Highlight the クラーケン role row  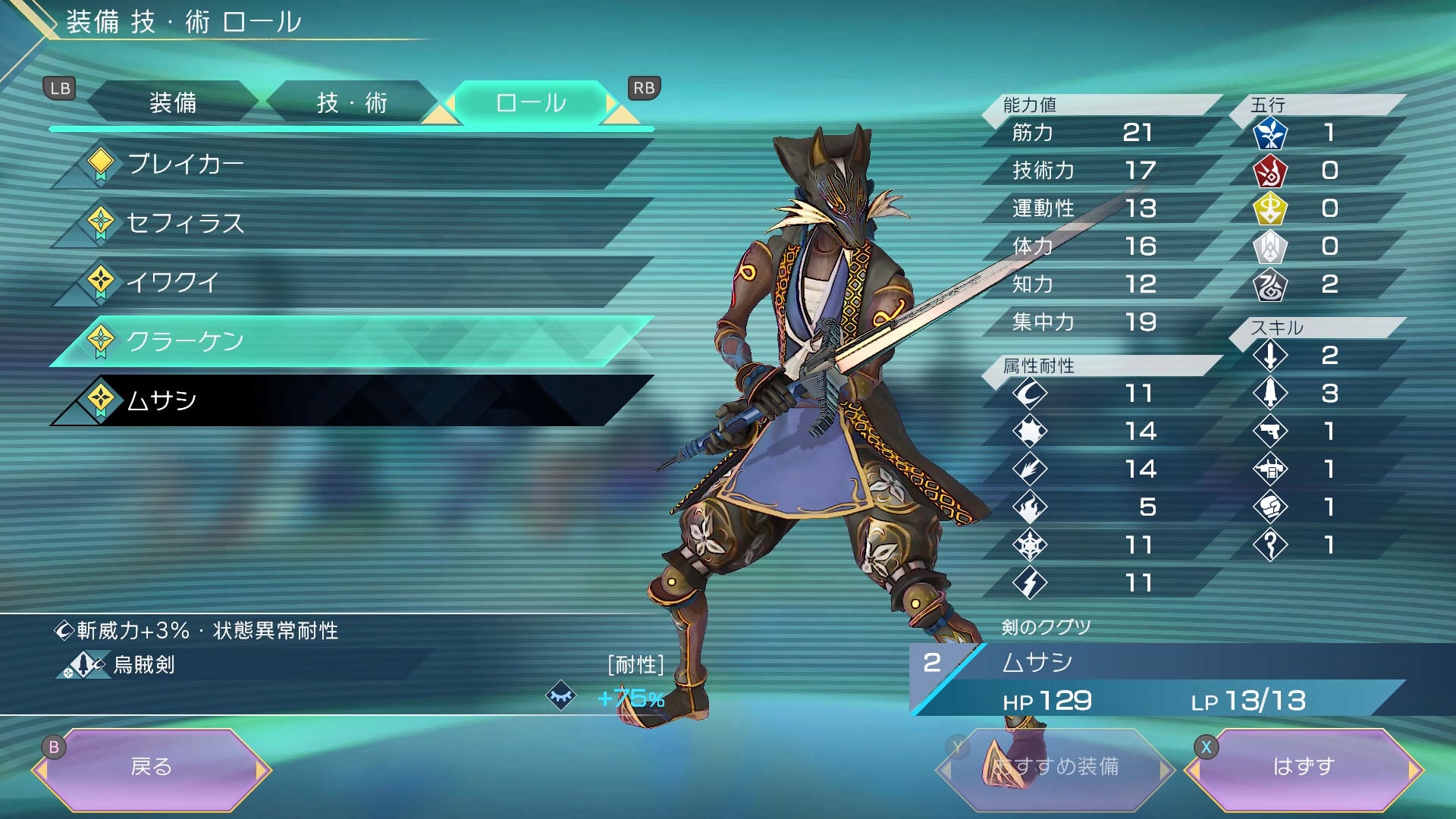349,341
